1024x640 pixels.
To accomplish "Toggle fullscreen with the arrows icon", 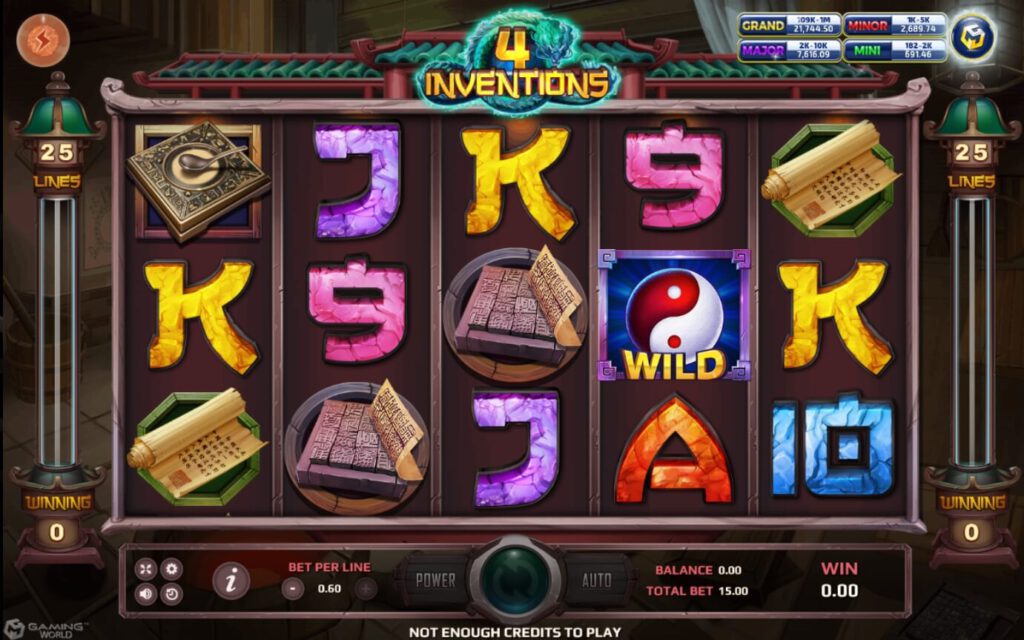I will pyautogui.click(x=146, y=569).
